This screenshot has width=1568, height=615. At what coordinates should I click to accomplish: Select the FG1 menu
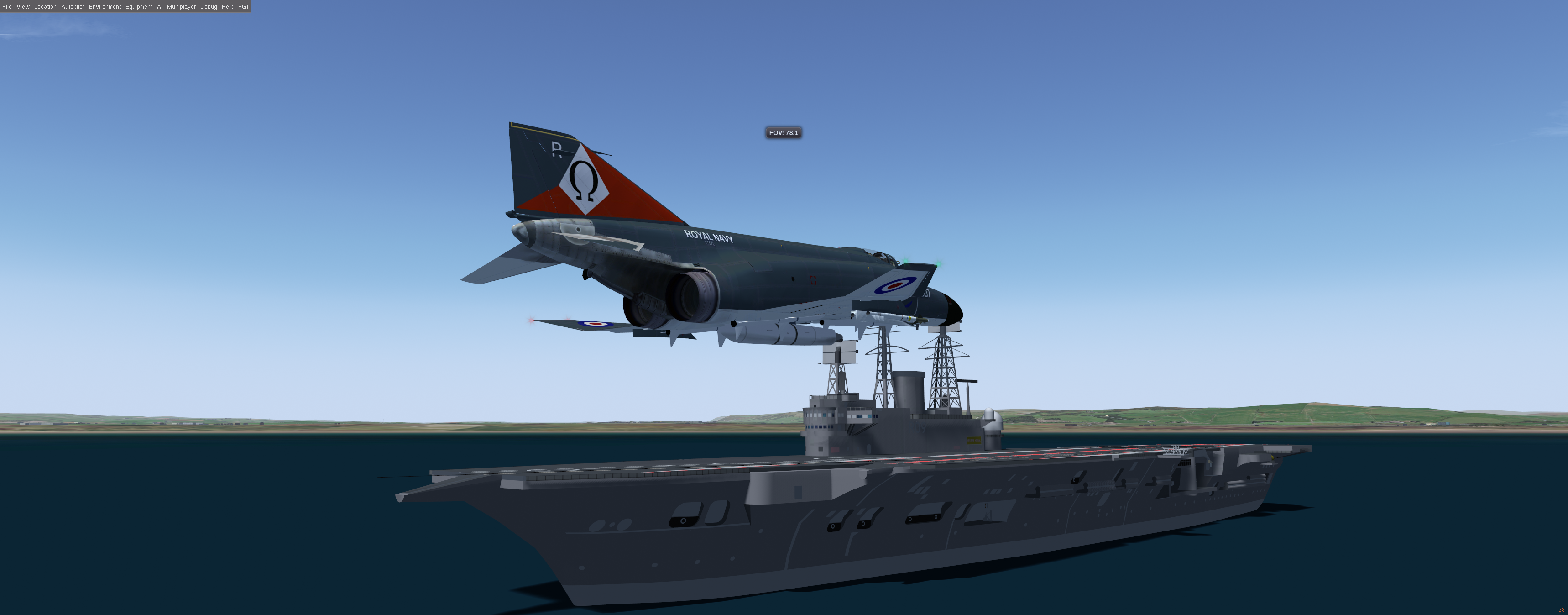pos(243,7)
